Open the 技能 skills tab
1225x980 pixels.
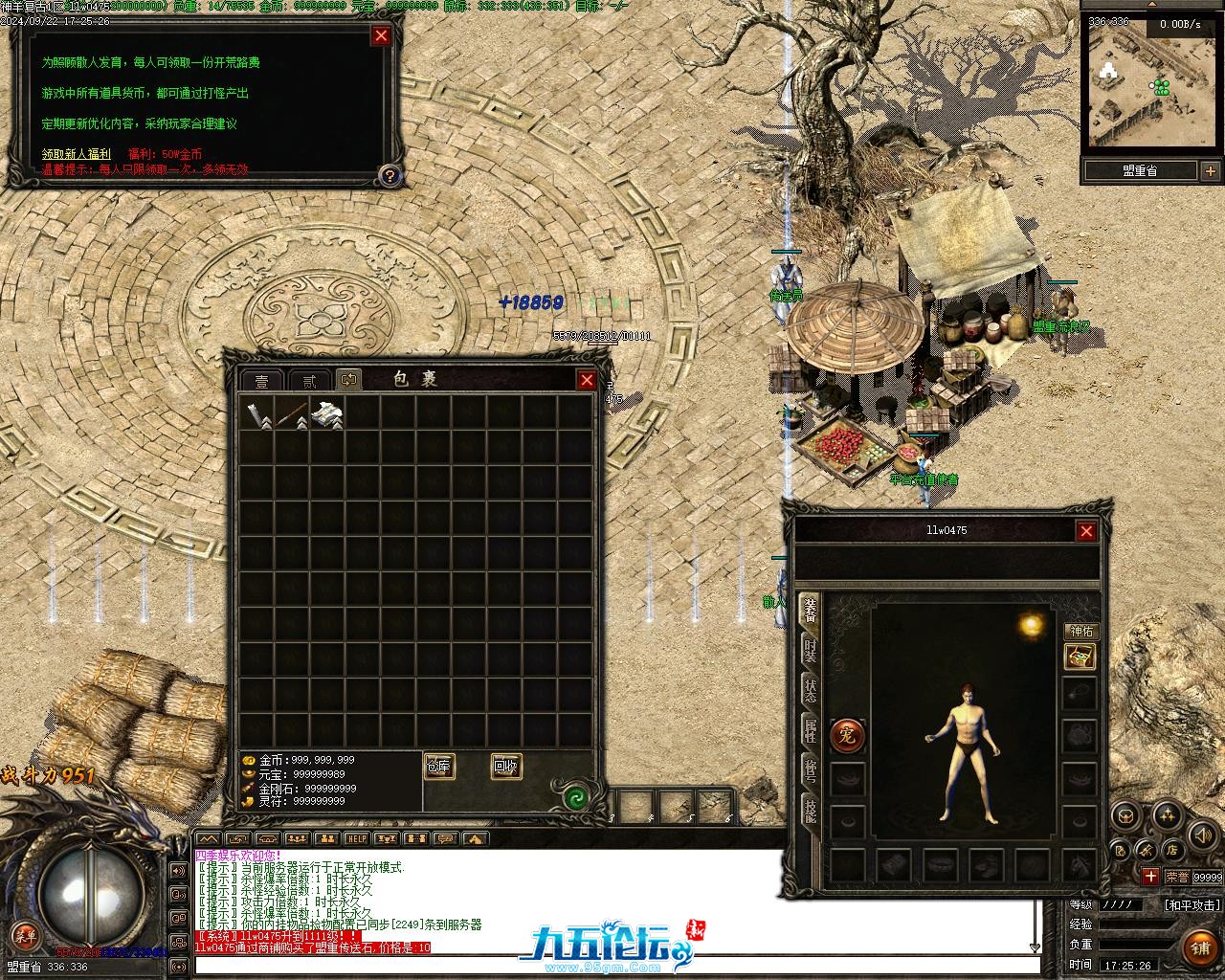pos(810,813)
